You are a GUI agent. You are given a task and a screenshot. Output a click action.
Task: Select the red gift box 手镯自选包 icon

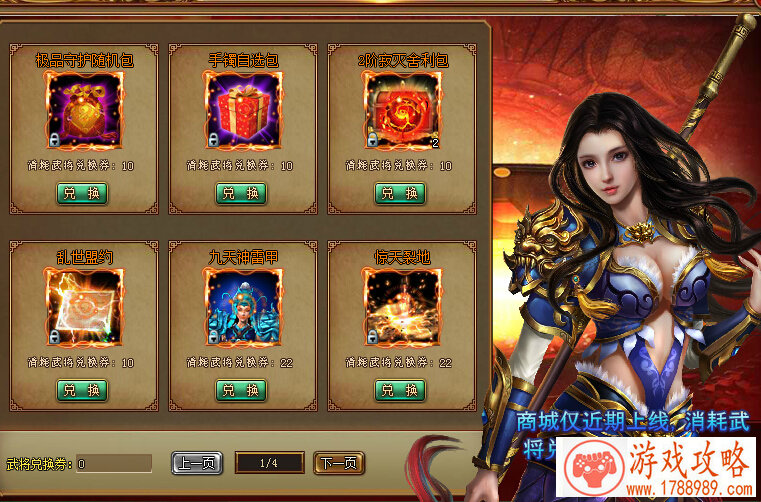241,109
